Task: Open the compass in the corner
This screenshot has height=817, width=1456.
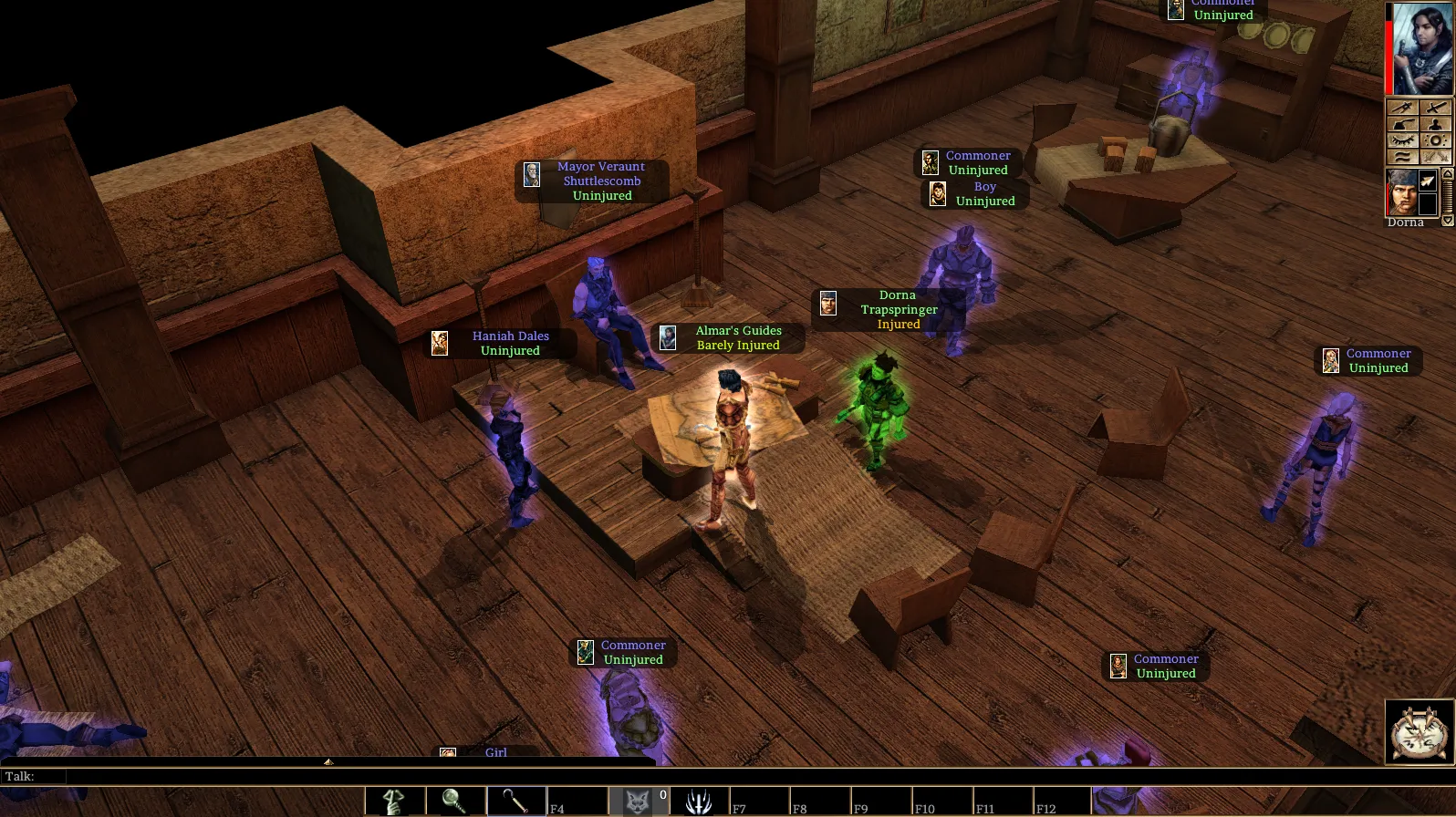Action: 1419,731
